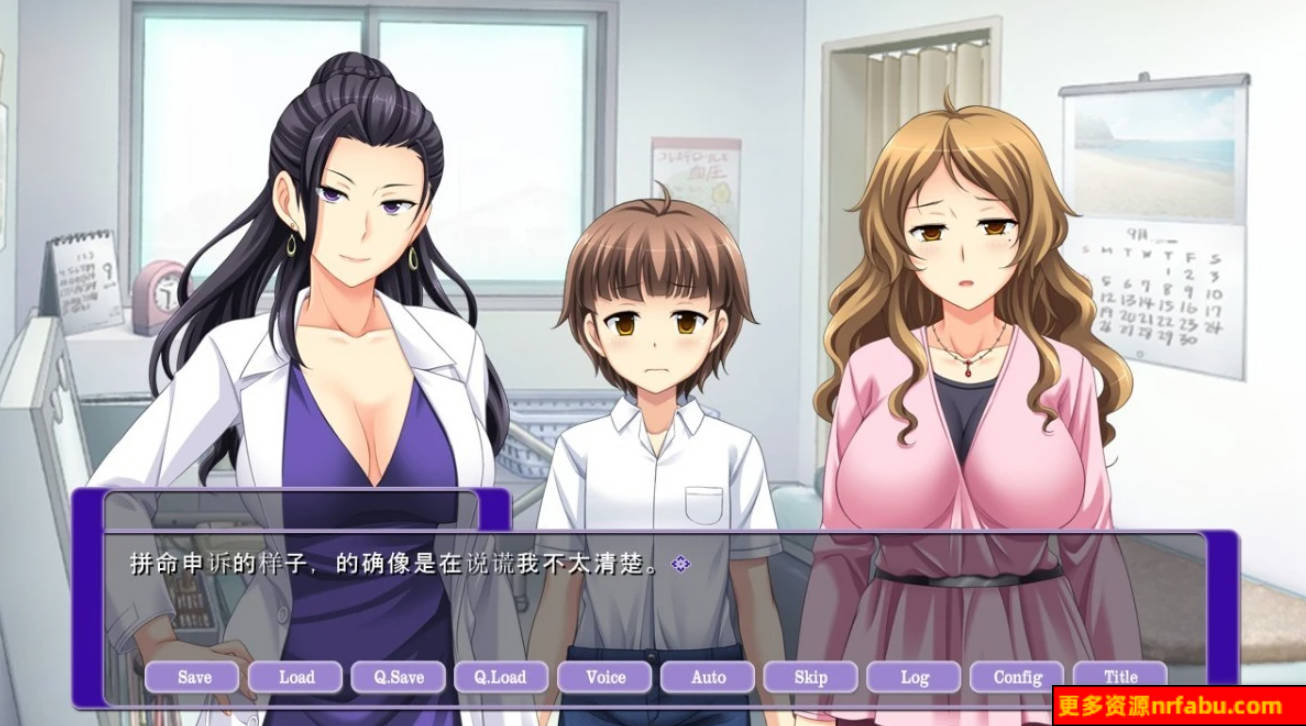Restore progress using Q.Load
The image size is (1306, 726).
point(502,677)
